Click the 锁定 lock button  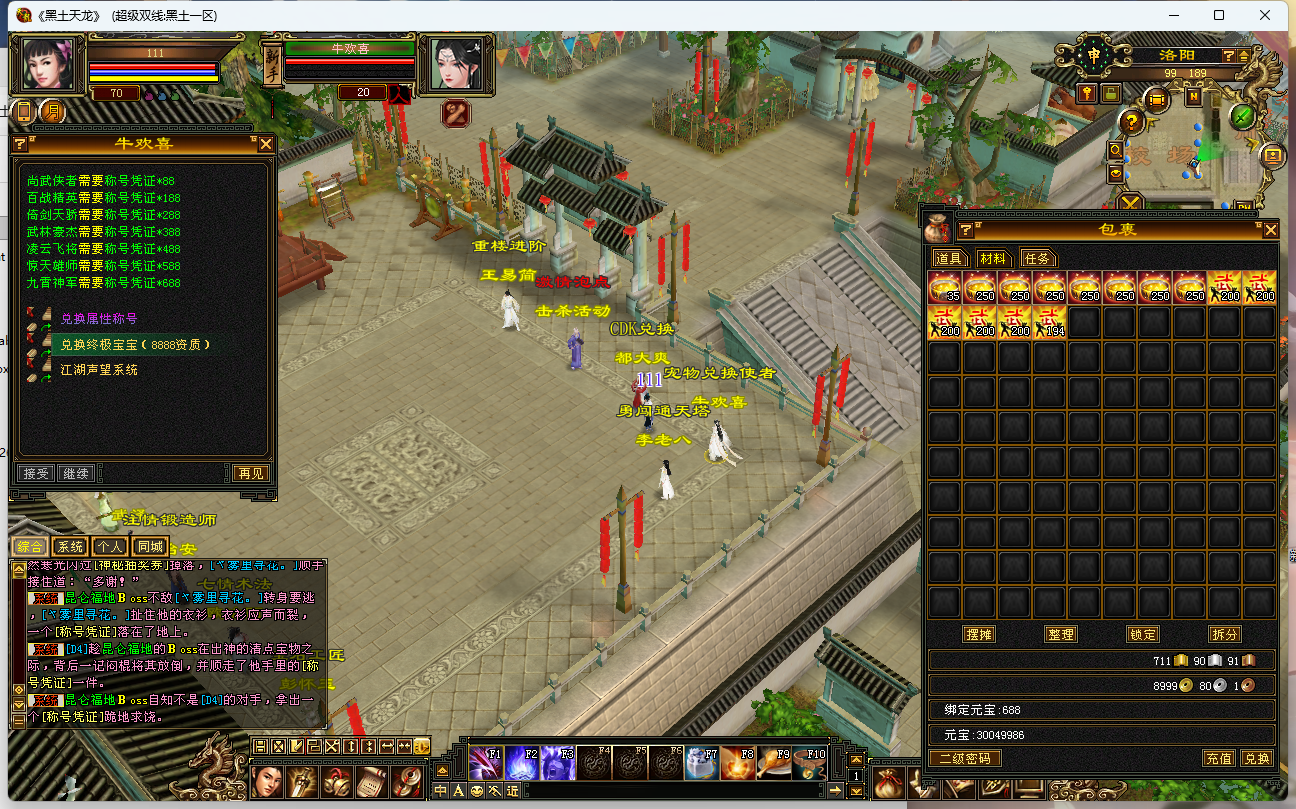[x=1142, y=634]
